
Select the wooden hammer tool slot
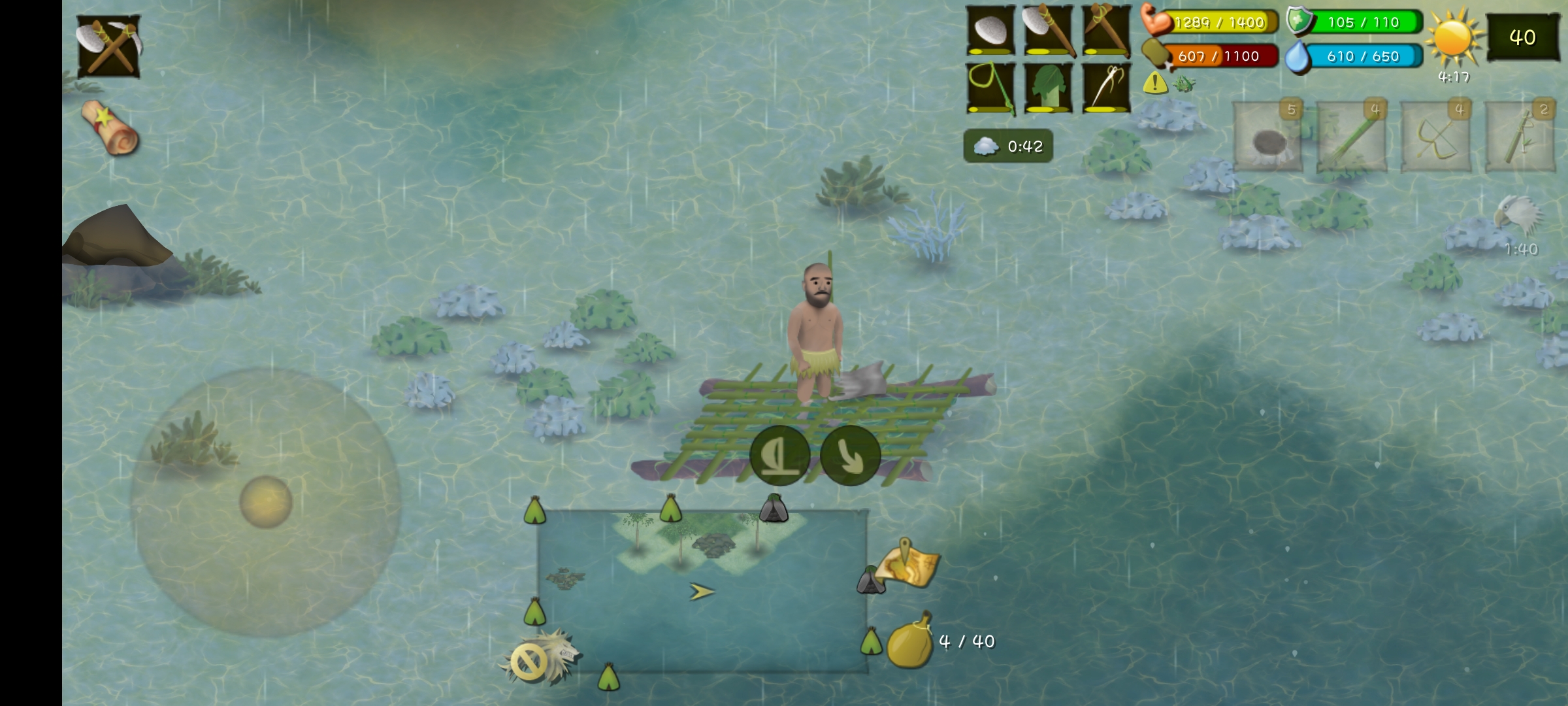(1105, 31)
